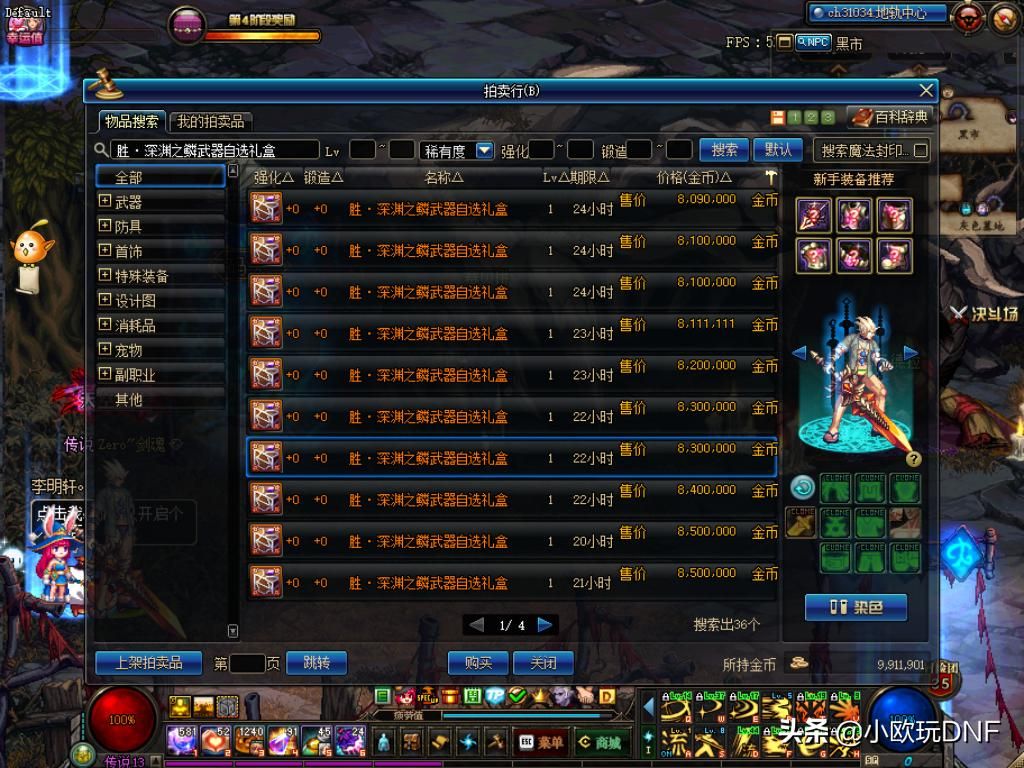Select the listing priced 8,111,111 gold
Screen dimensions: 1024x768
[510, 334]
